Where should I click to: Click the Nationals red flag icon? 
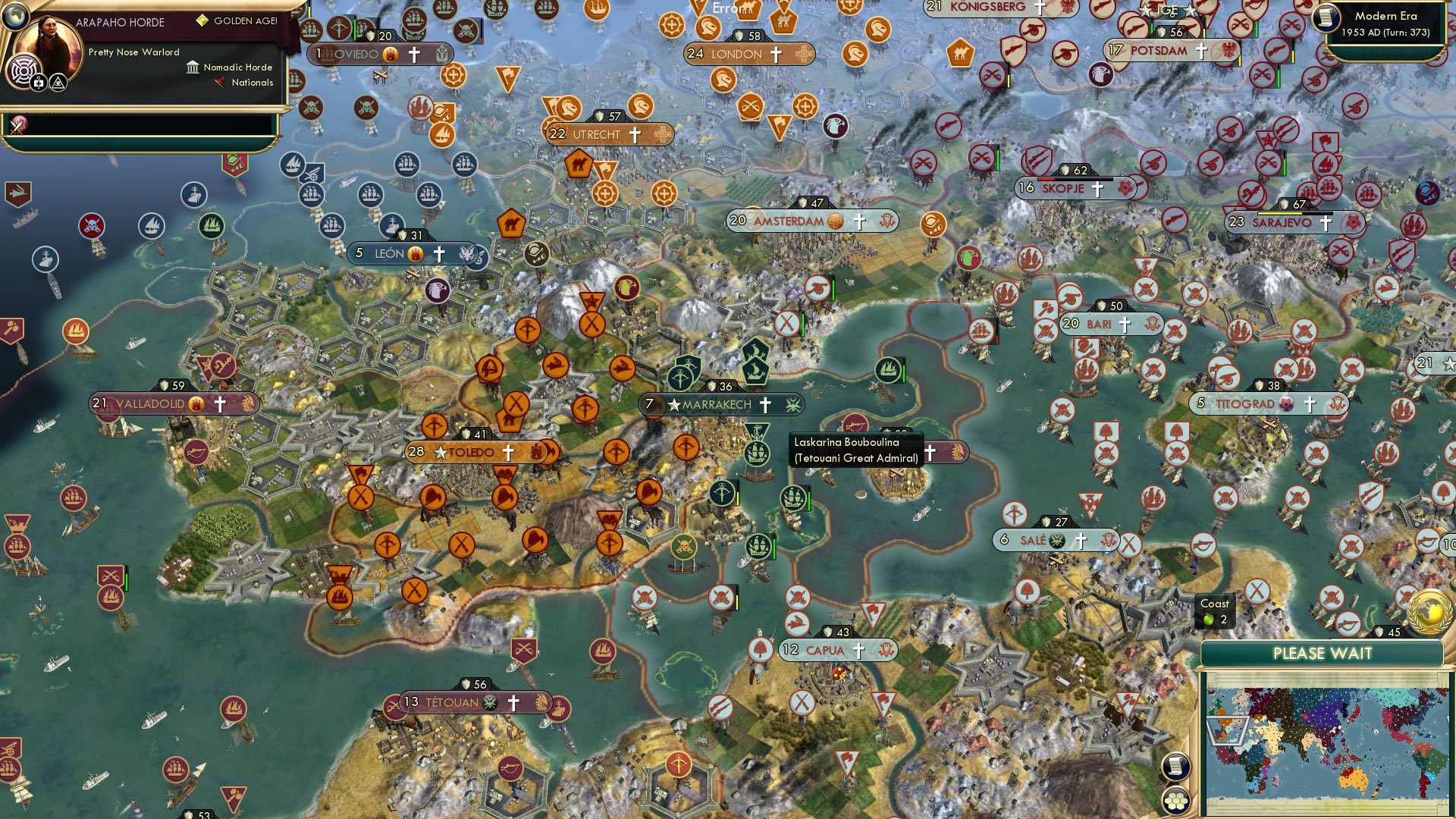click(220, 81)
